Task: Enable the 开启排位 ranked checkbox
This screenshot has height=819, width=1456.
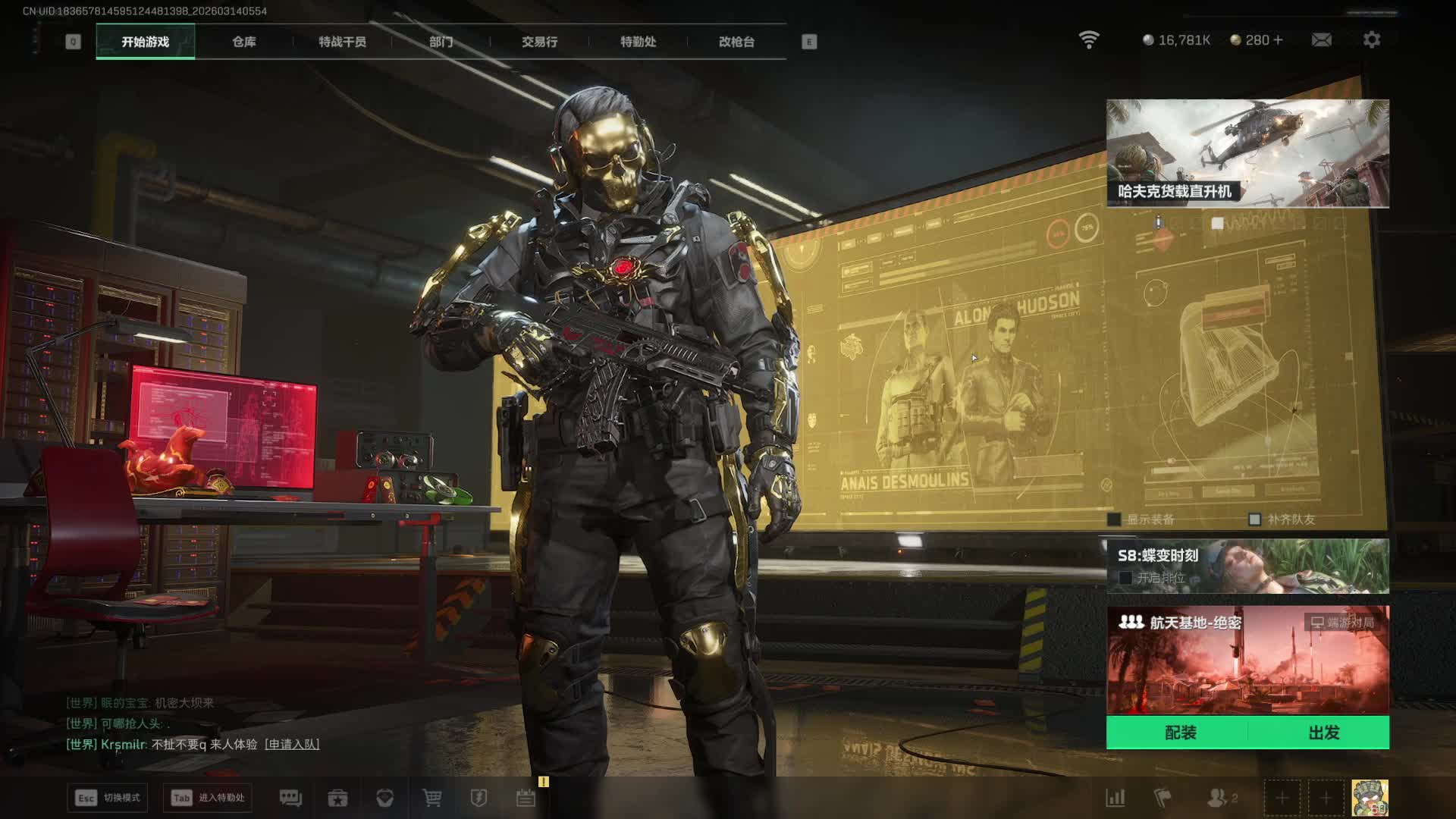Action: pyautogui.click(x=1126, y=578)
